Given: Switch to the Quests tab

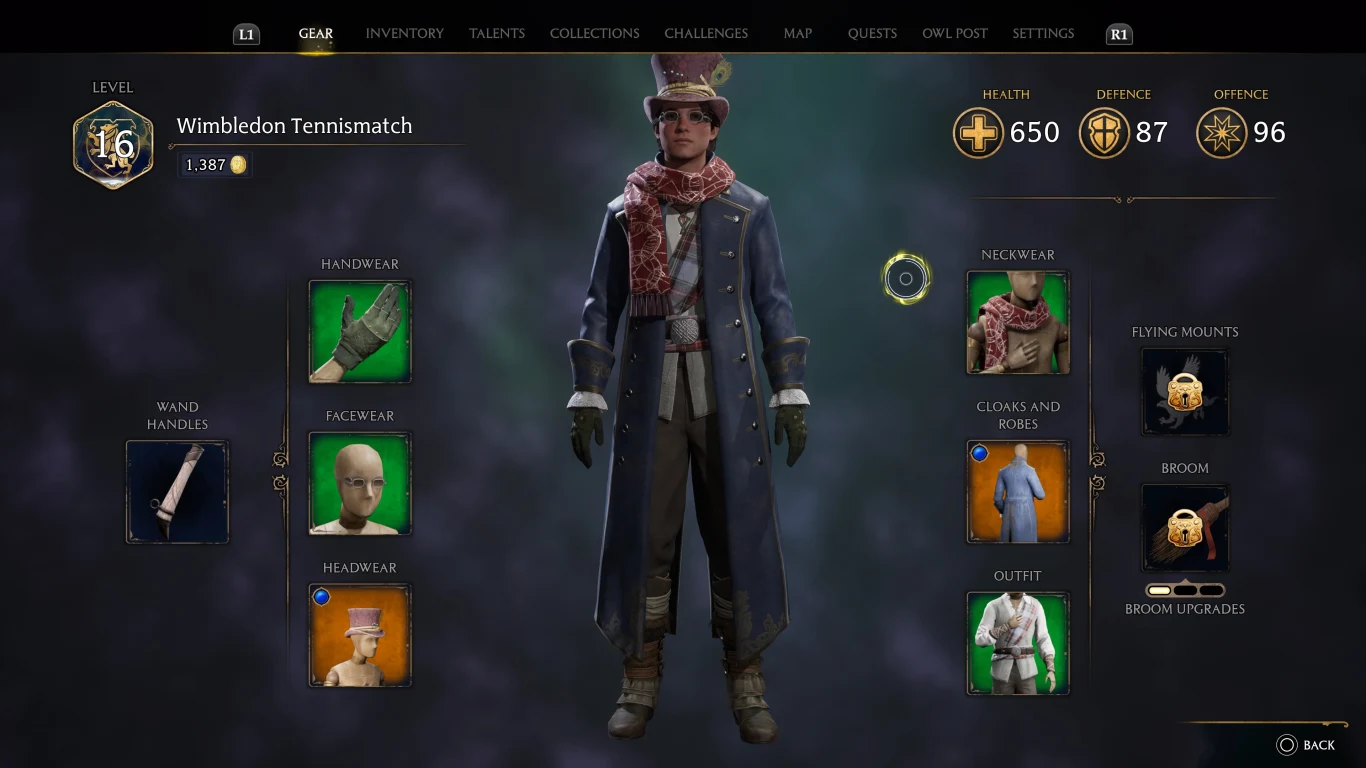Looking at the screenshot, I should (872, 33).
